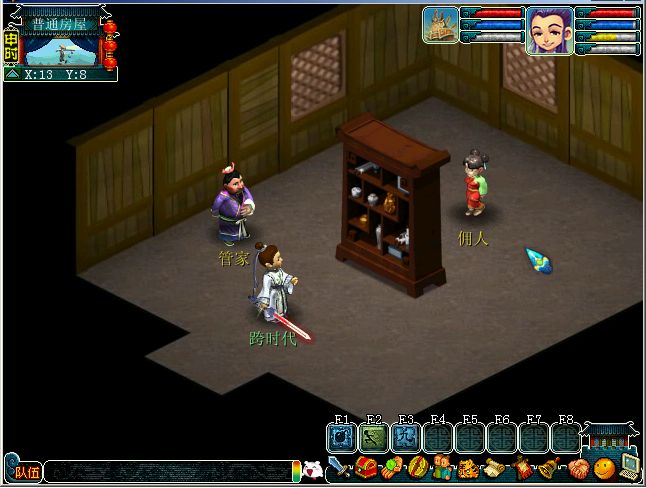Image resolution: width=646 pixels, height=488 pixels.
Task: Select the sword attack icon
Action: tap(338, 467)
